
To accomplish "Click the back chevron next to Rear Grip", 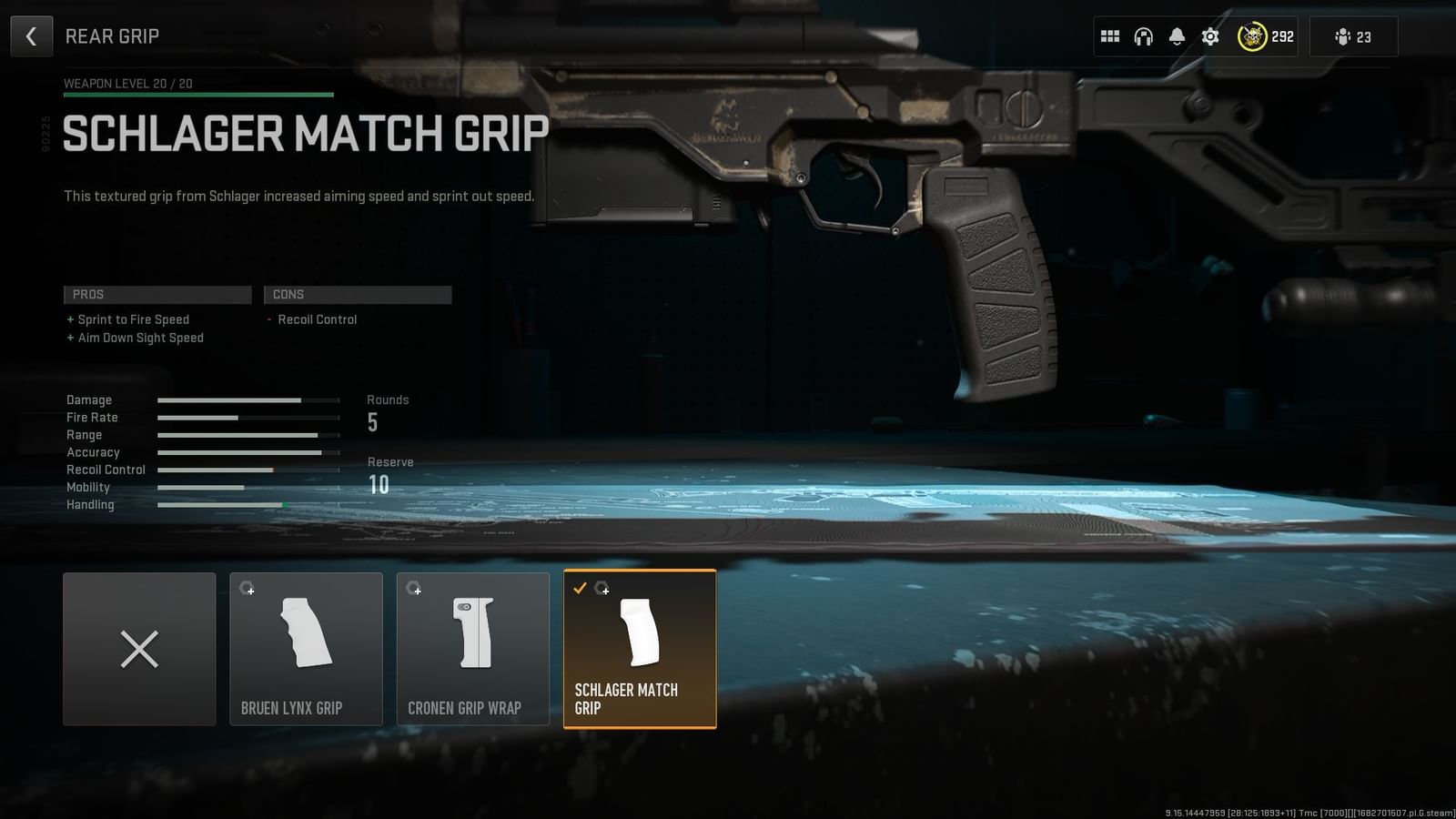I will [x=32, y=35].
